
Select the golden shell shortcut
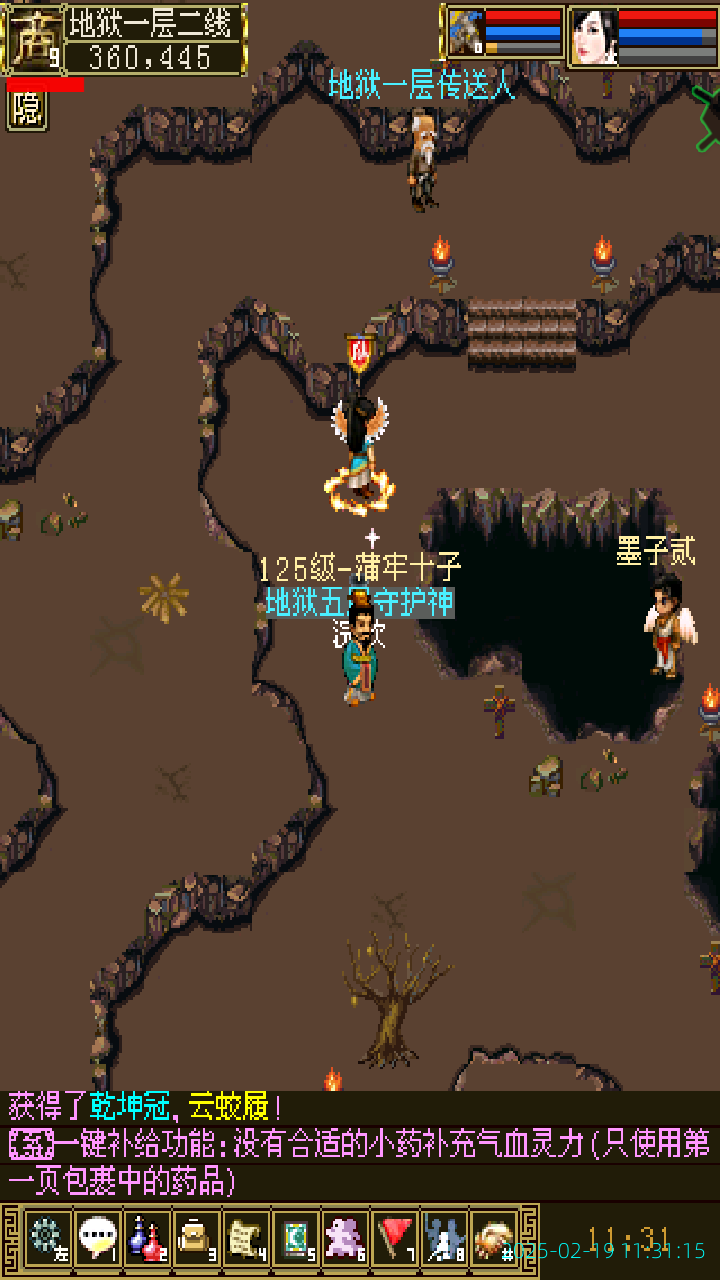click(494, 1238)
